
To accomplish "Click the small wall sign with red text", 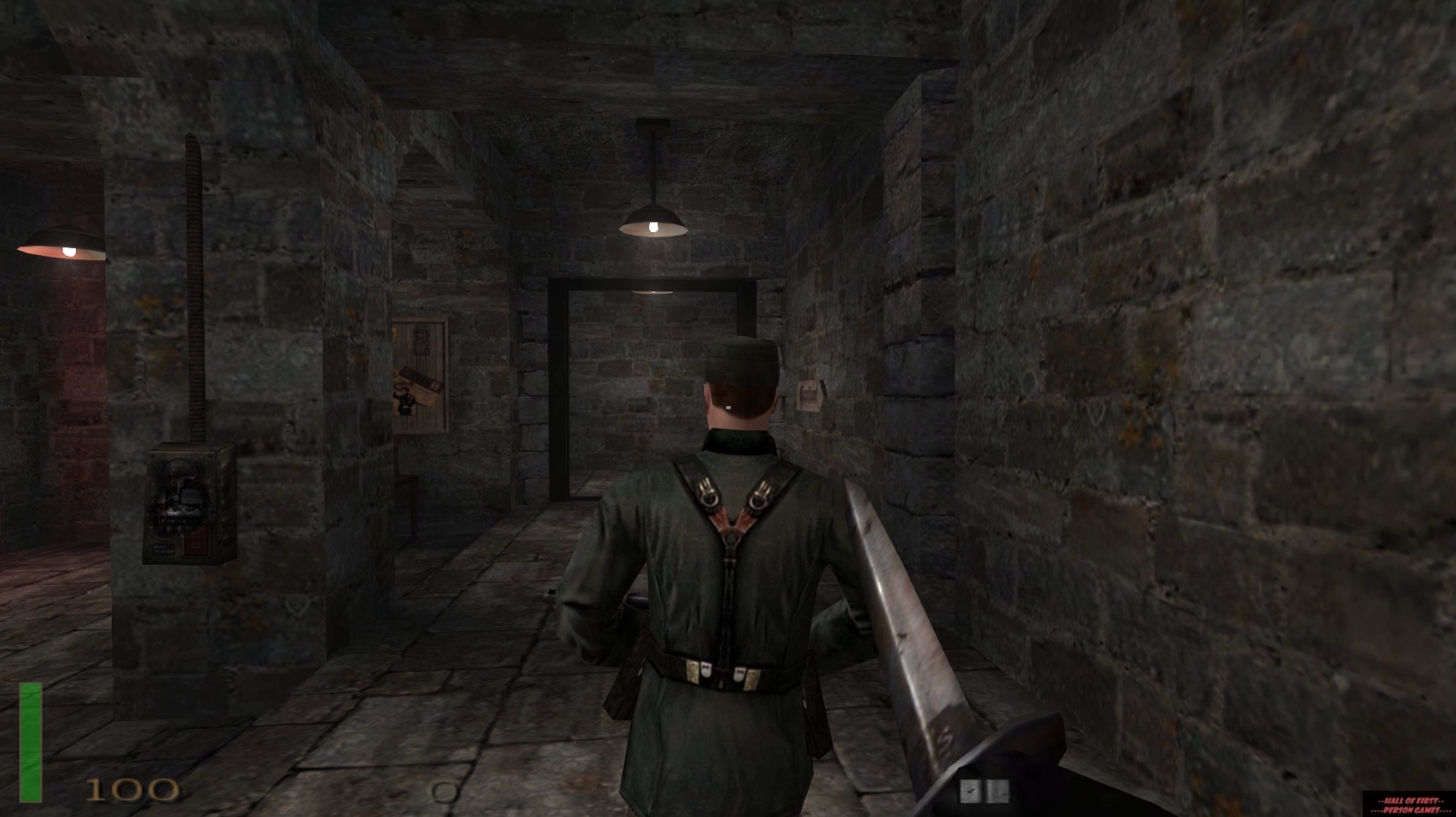I will click(807, 397).
